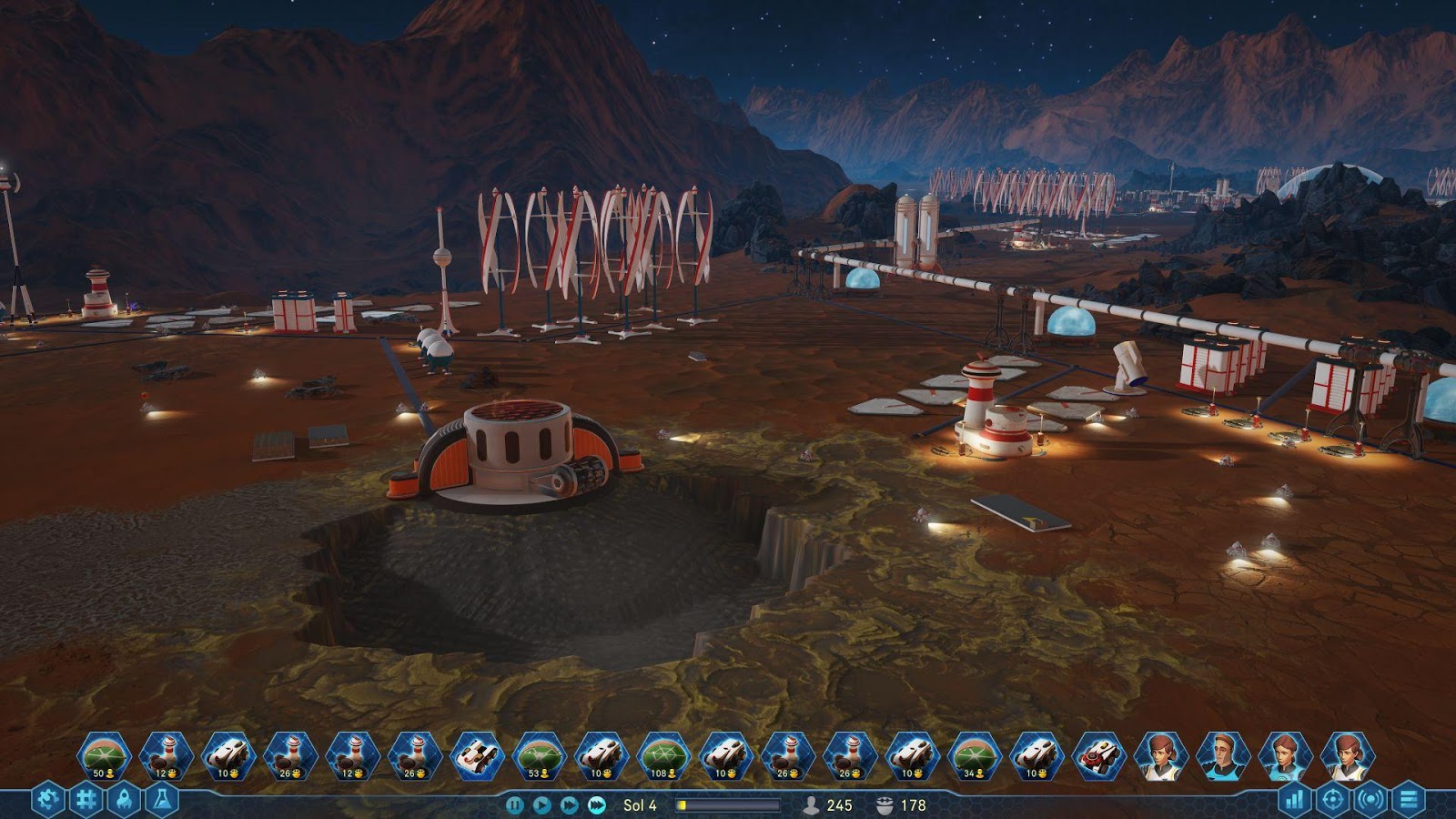The width and height of the screenshot is (1456, 819).
Task: Set game speed to normal play
Action: 541,805
